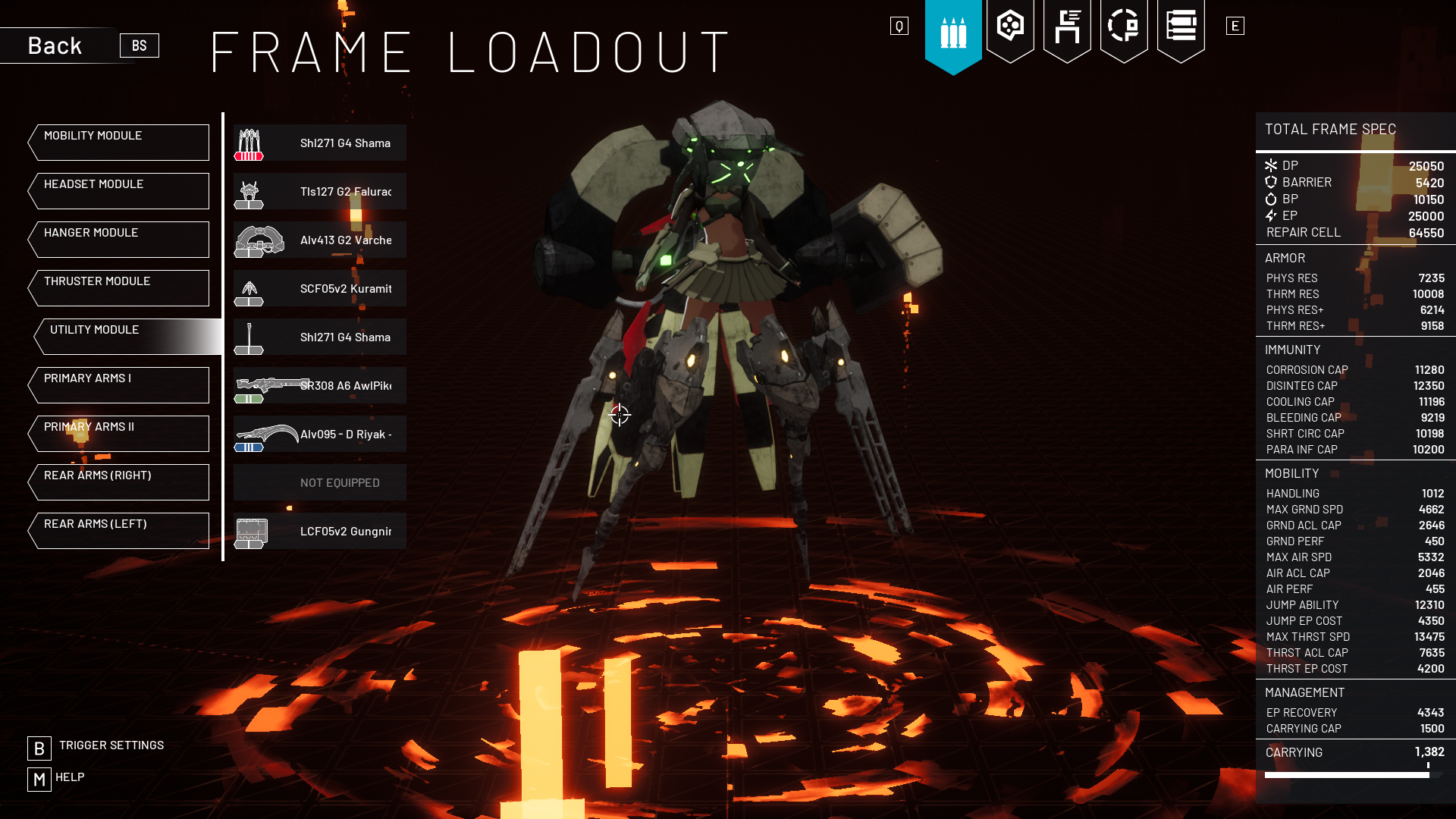Open Rear Arms (Right) category

[119, 482]
